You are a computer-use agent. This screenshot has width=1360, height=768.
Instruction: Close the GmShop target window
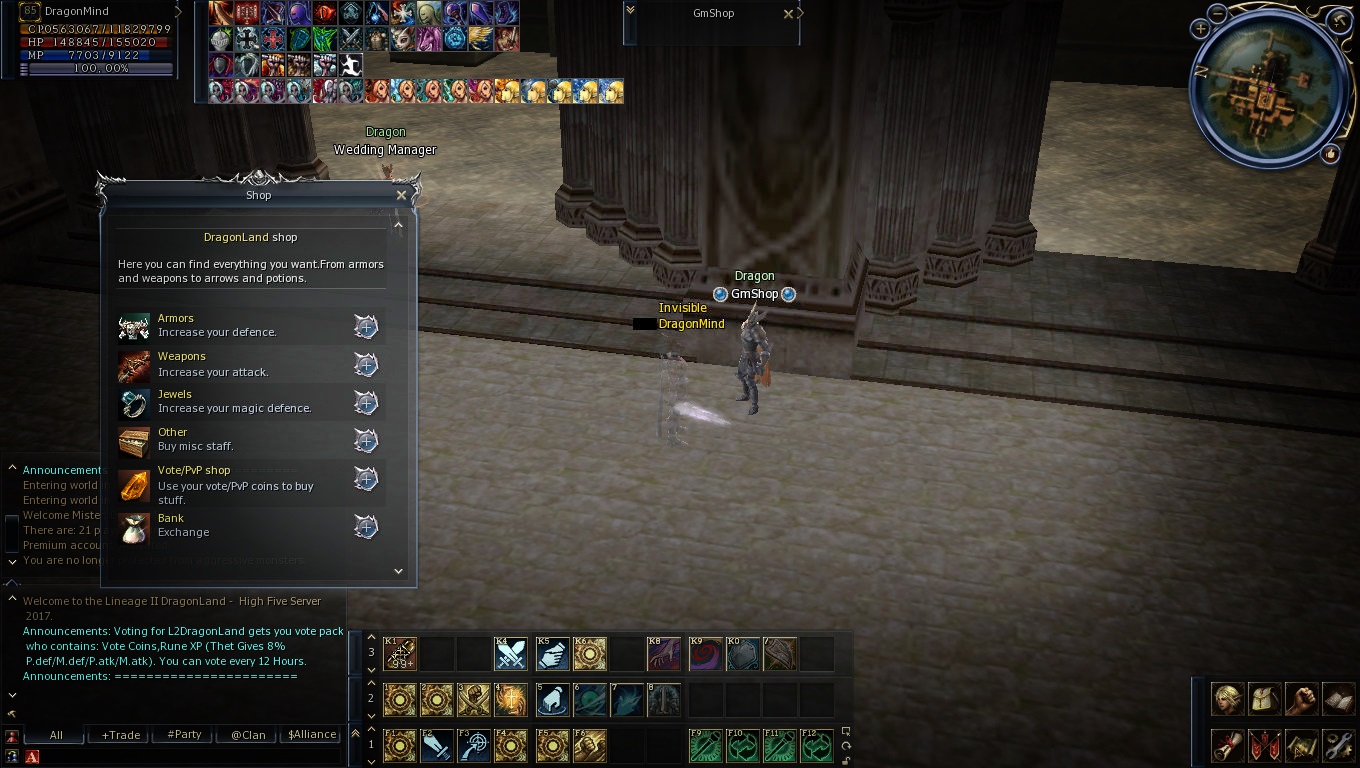pos(788,14)
